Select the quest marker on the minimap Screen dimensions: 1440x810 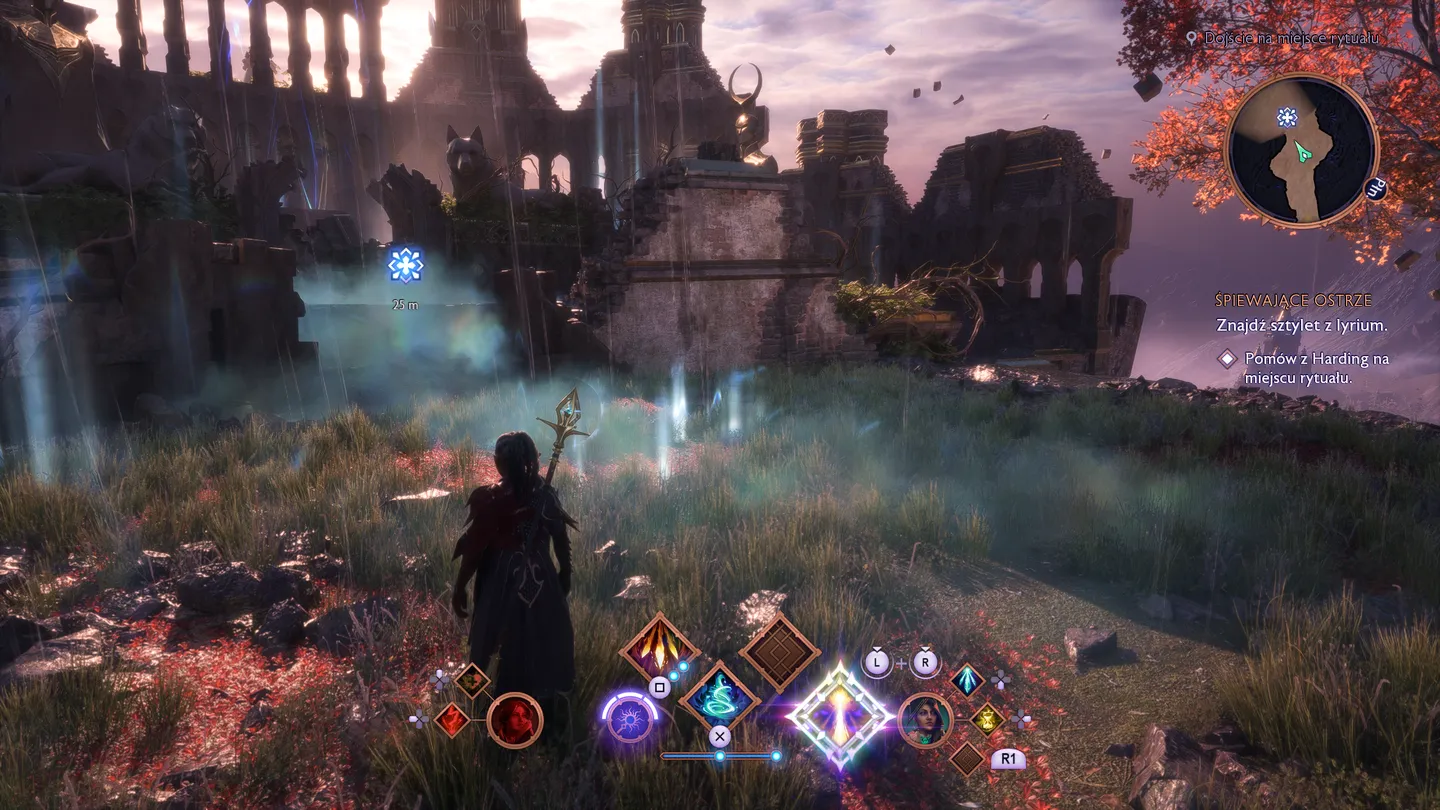point(1287,118)
